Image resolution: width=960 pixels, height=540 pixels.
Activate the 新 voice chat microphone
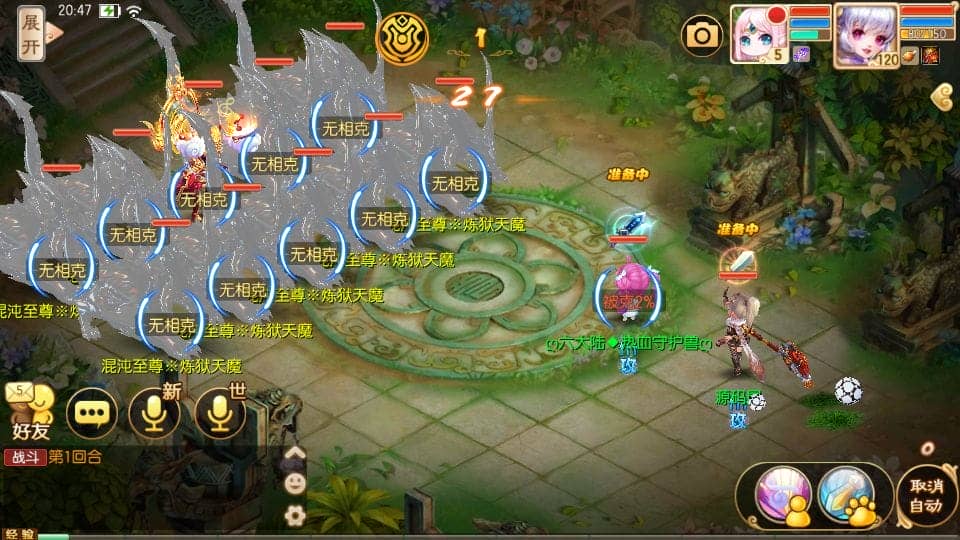click(x=154, y=412)
